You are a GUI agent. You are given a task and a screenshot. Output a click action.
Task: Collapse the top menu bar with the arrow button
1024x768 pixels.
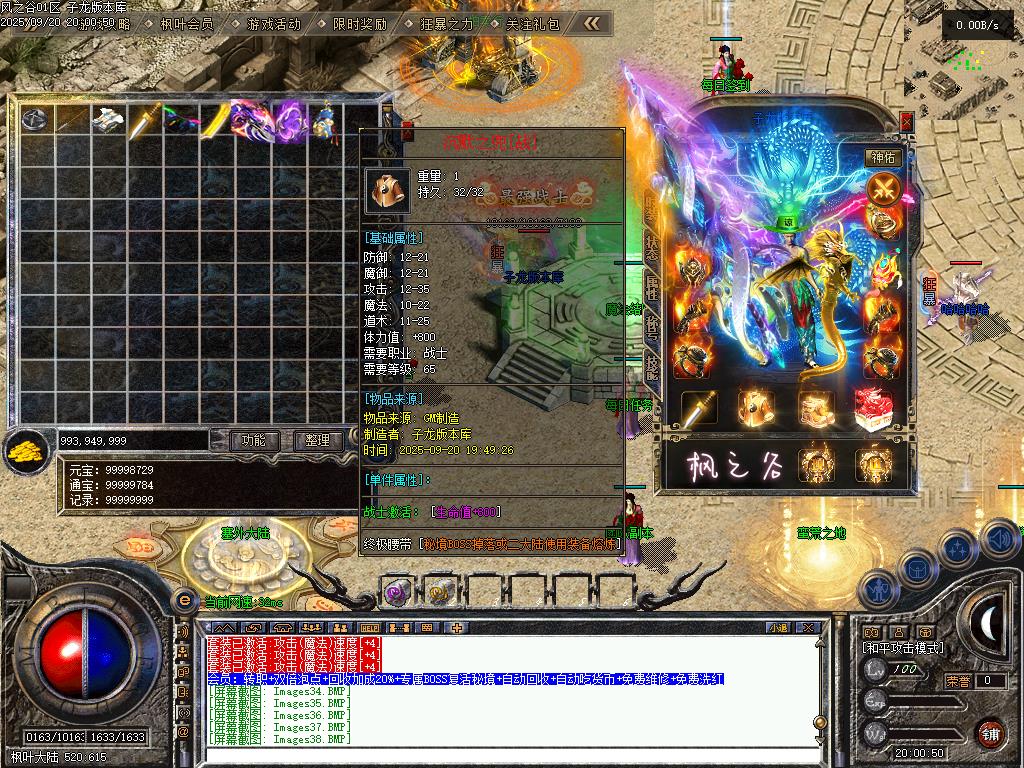pyautogui.click(x=592, y=23)
